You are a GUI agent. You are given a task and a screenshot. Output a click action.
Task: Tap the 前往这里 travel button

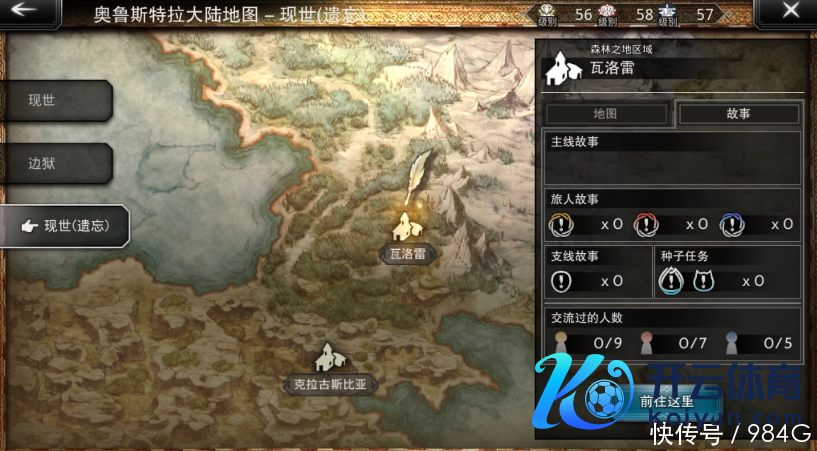tap(670, 402)
